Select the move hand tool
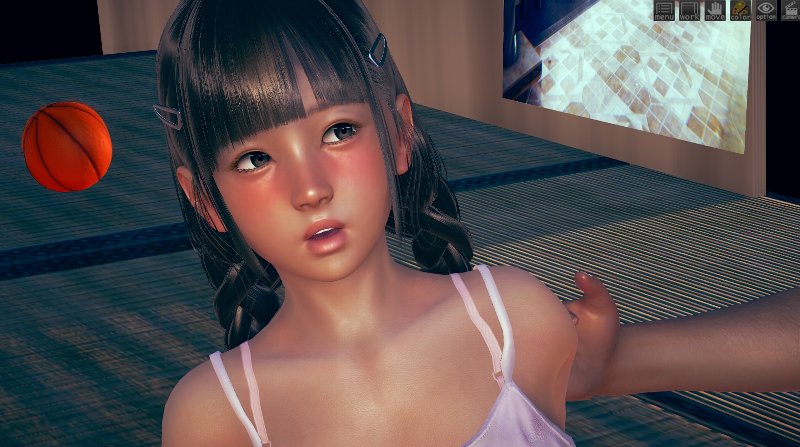This screenshot has width=800, height=447. click(x=715, y=11)
